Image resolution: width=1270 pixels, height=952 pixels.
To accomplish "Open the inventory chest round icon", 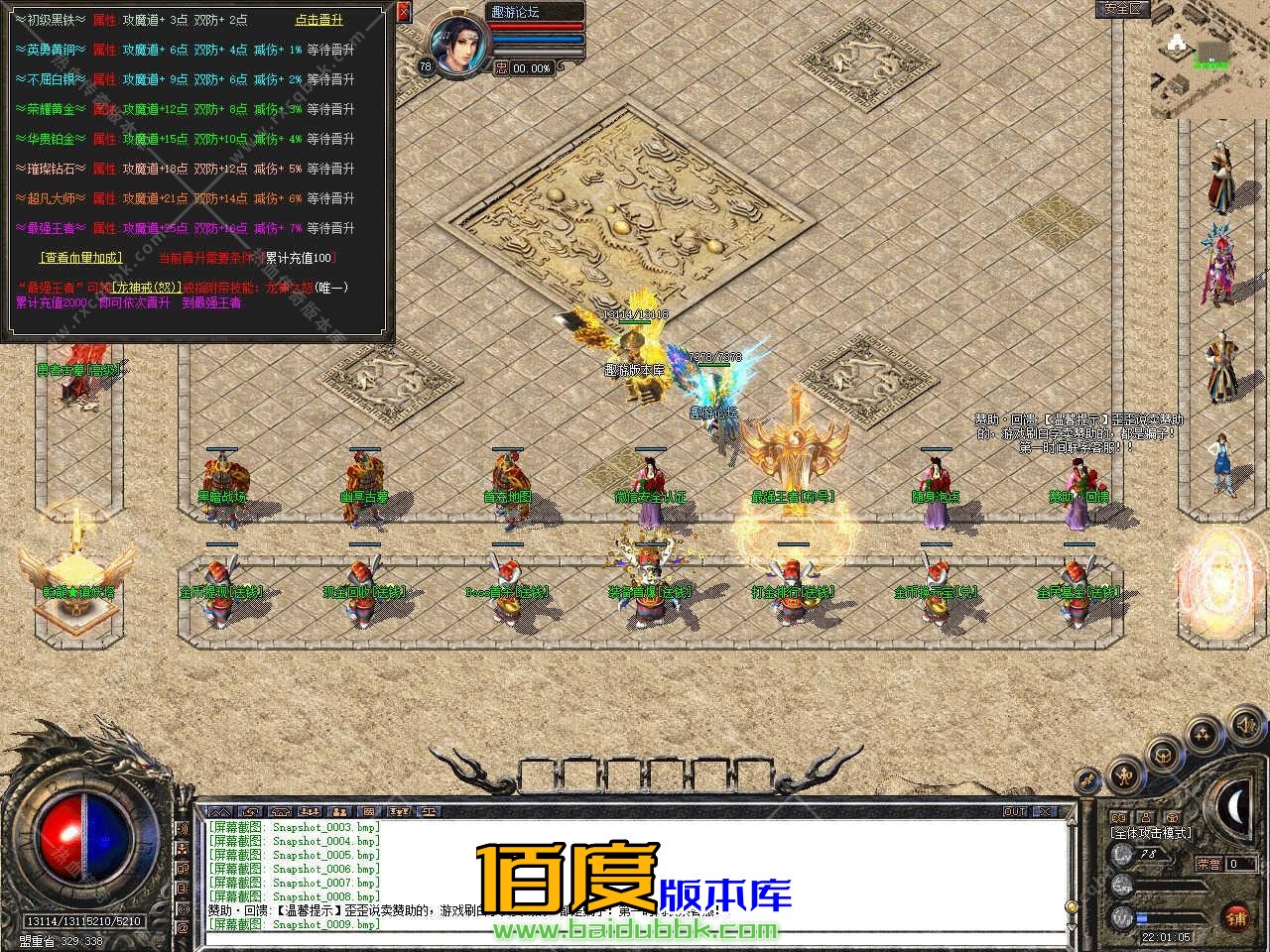I will click(1162, 755).
